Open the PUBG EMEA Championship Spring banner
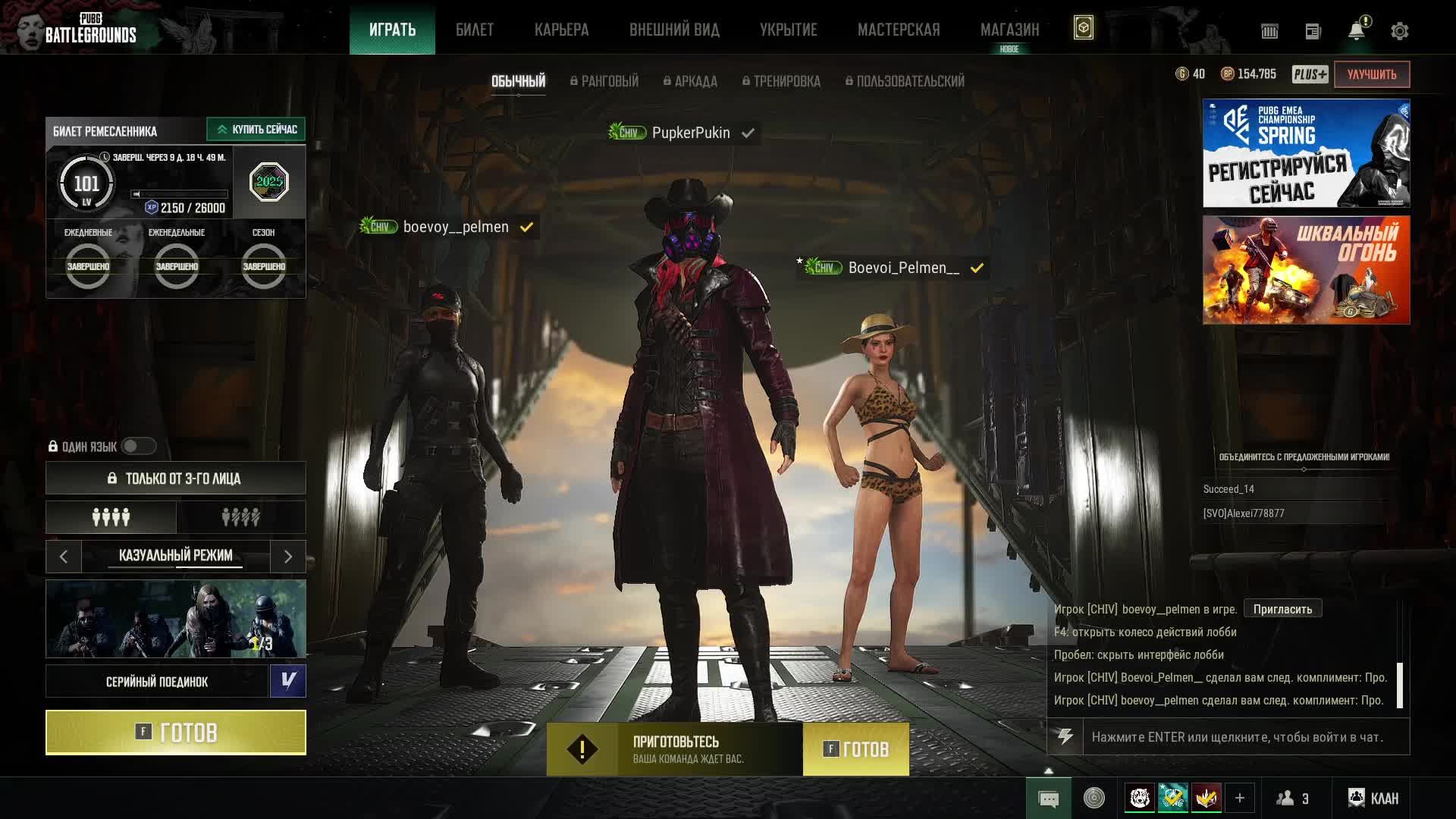 point(1306,153)
